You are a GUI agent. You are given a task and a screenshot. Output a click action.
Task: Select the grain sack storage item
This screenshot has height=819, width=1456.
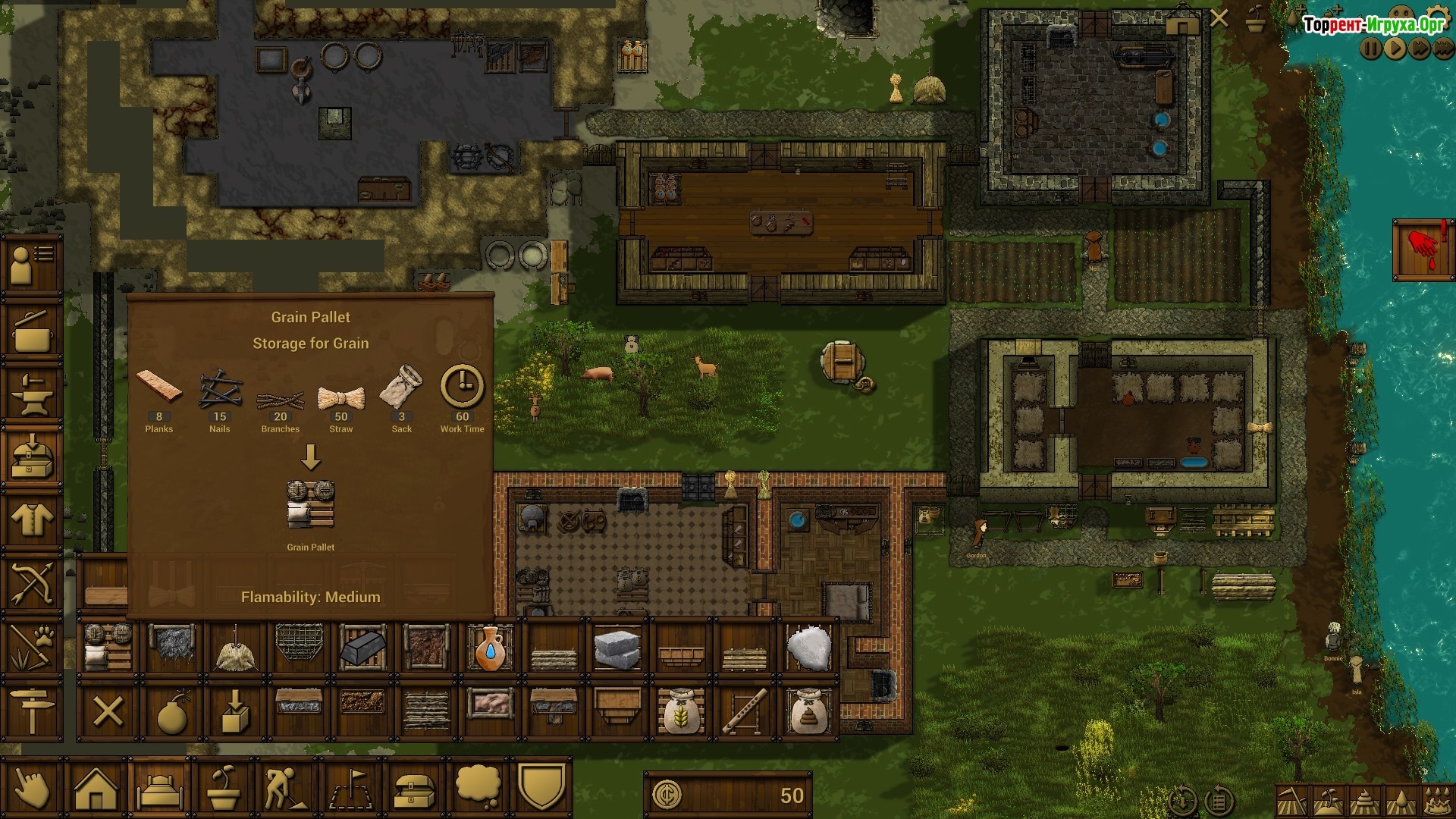(x=681, y=712)
